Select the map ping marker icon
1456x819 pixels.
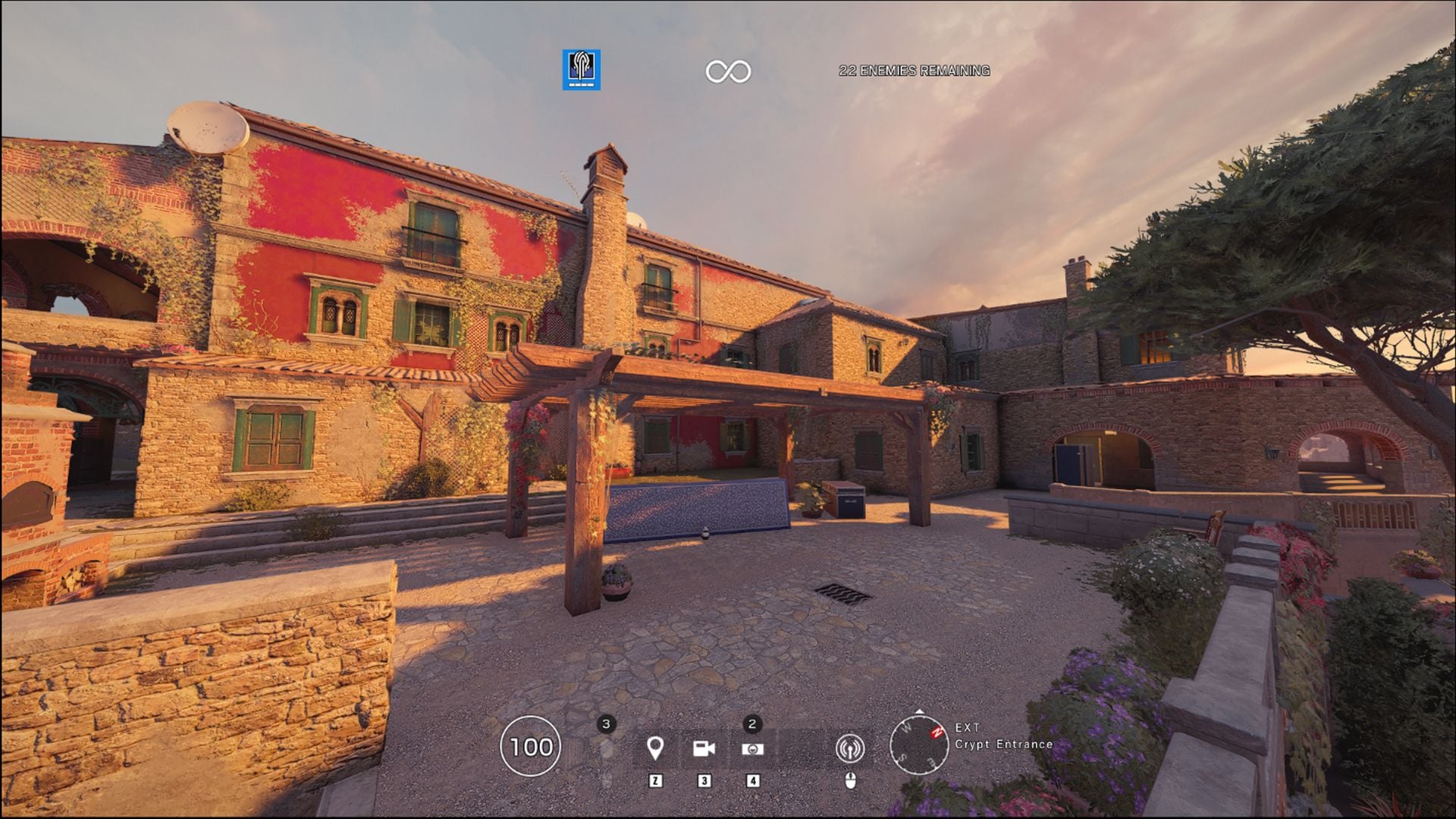[655, 746]
